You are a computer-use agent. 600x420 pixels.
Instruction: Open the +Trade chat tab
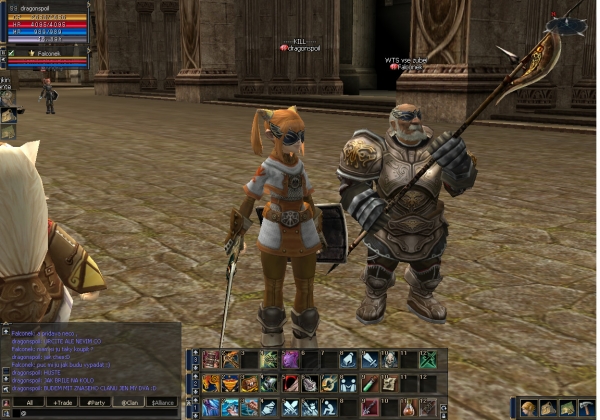(x=63, y=402)
